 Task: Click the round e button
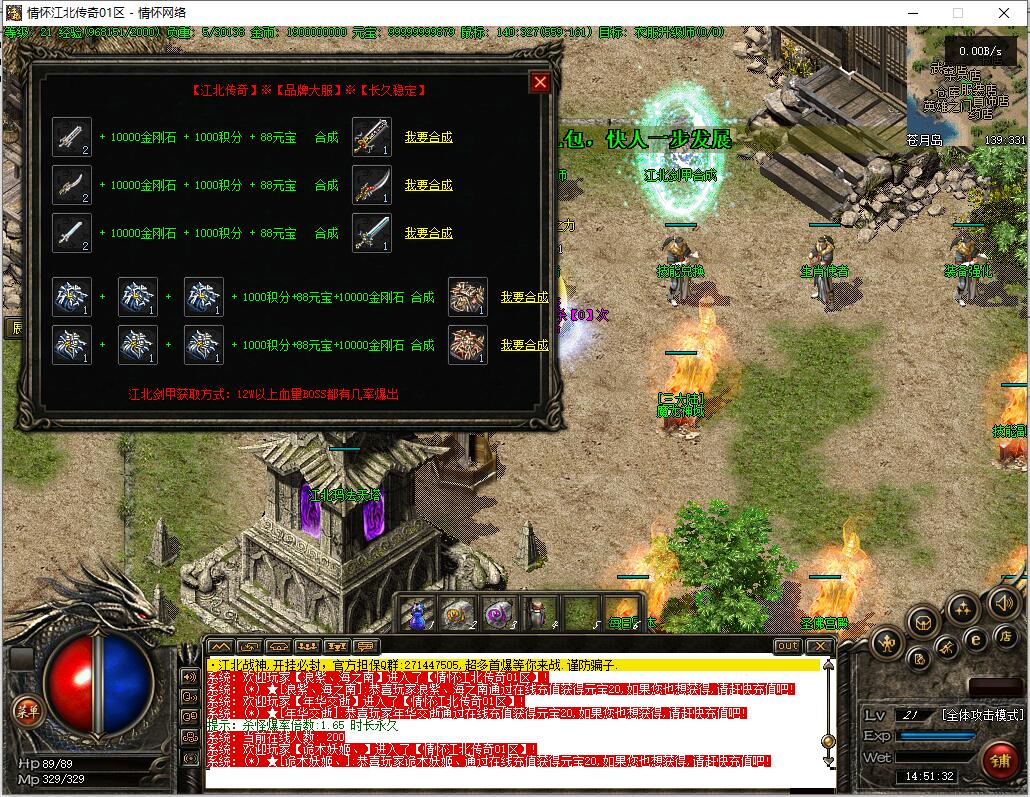coord(975,636)
